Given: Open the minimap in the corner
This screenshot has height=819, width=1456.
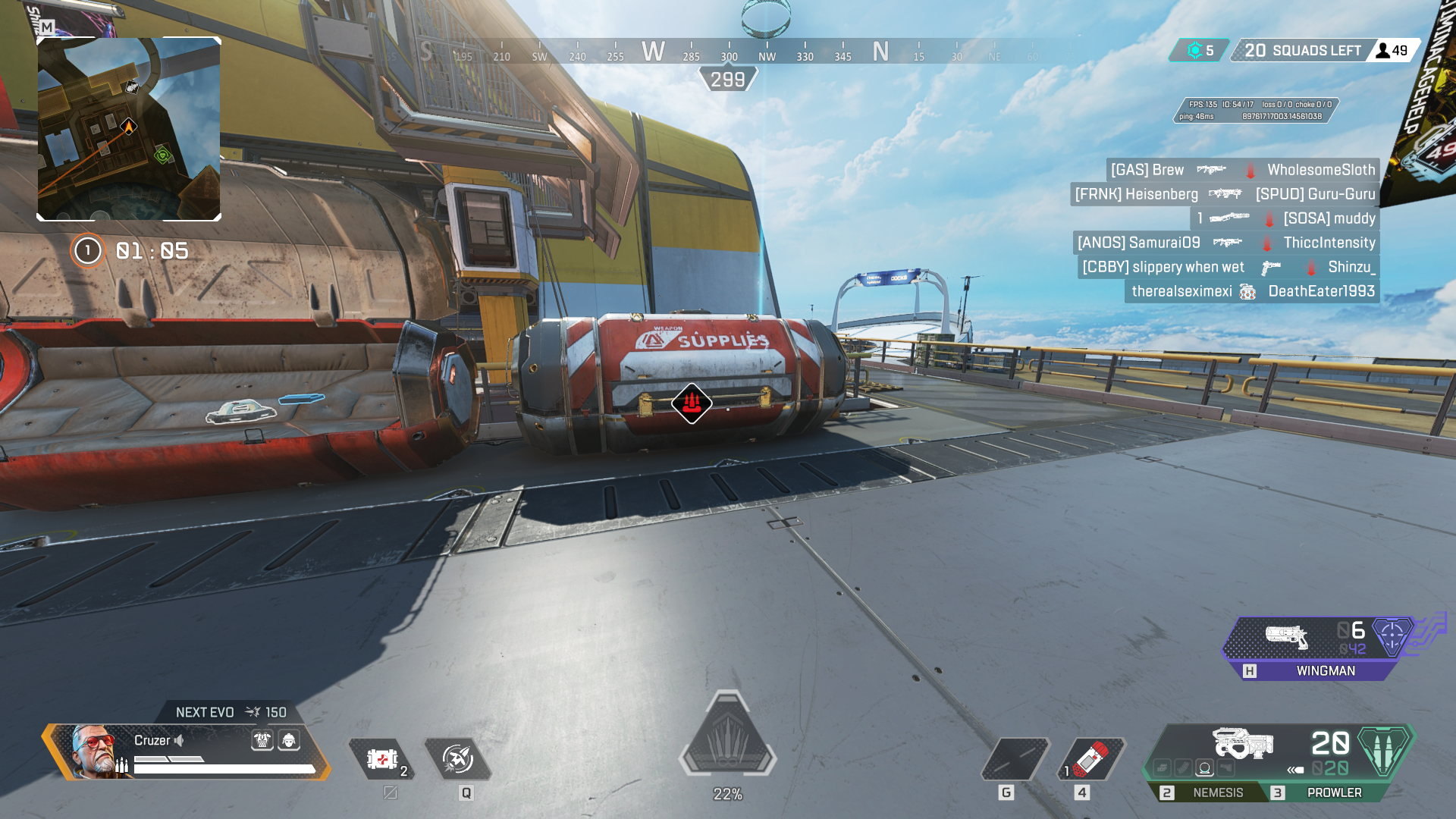Looking at the screenshot, I should 129,129.
